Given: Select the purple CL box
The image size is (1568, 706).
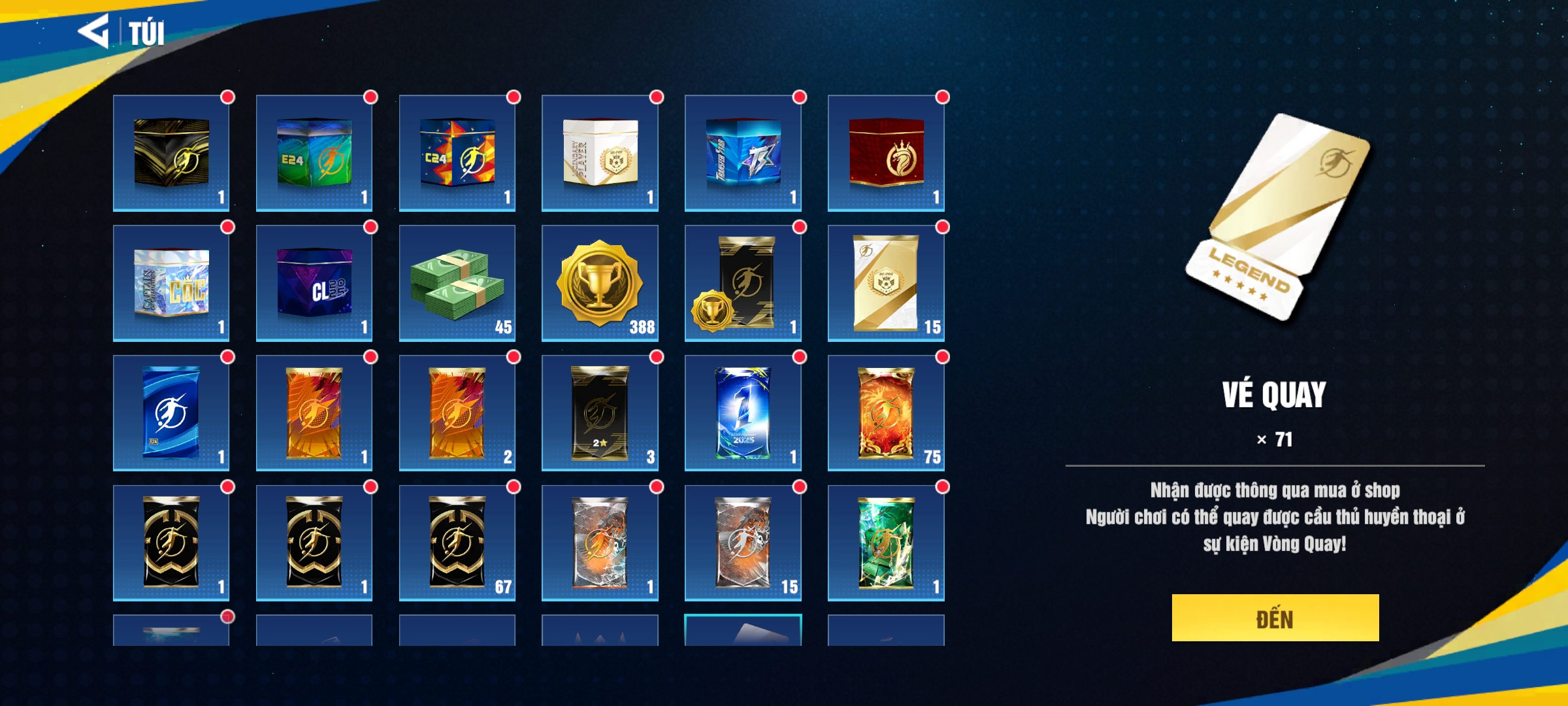Looking at the screenshot, I should tap(314, 283).
